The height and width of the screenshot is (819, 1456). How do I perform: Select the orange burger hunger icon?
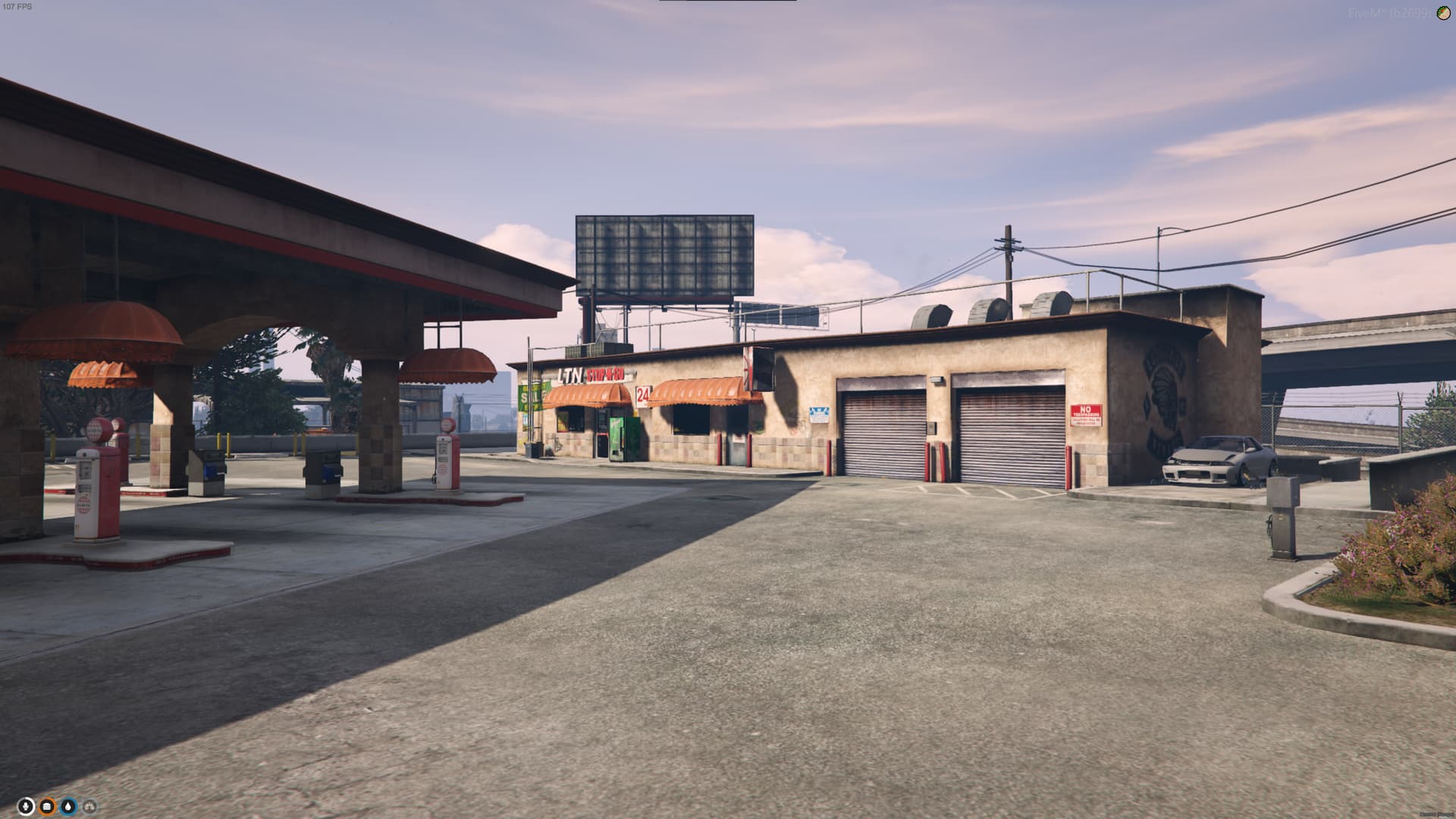47,806
